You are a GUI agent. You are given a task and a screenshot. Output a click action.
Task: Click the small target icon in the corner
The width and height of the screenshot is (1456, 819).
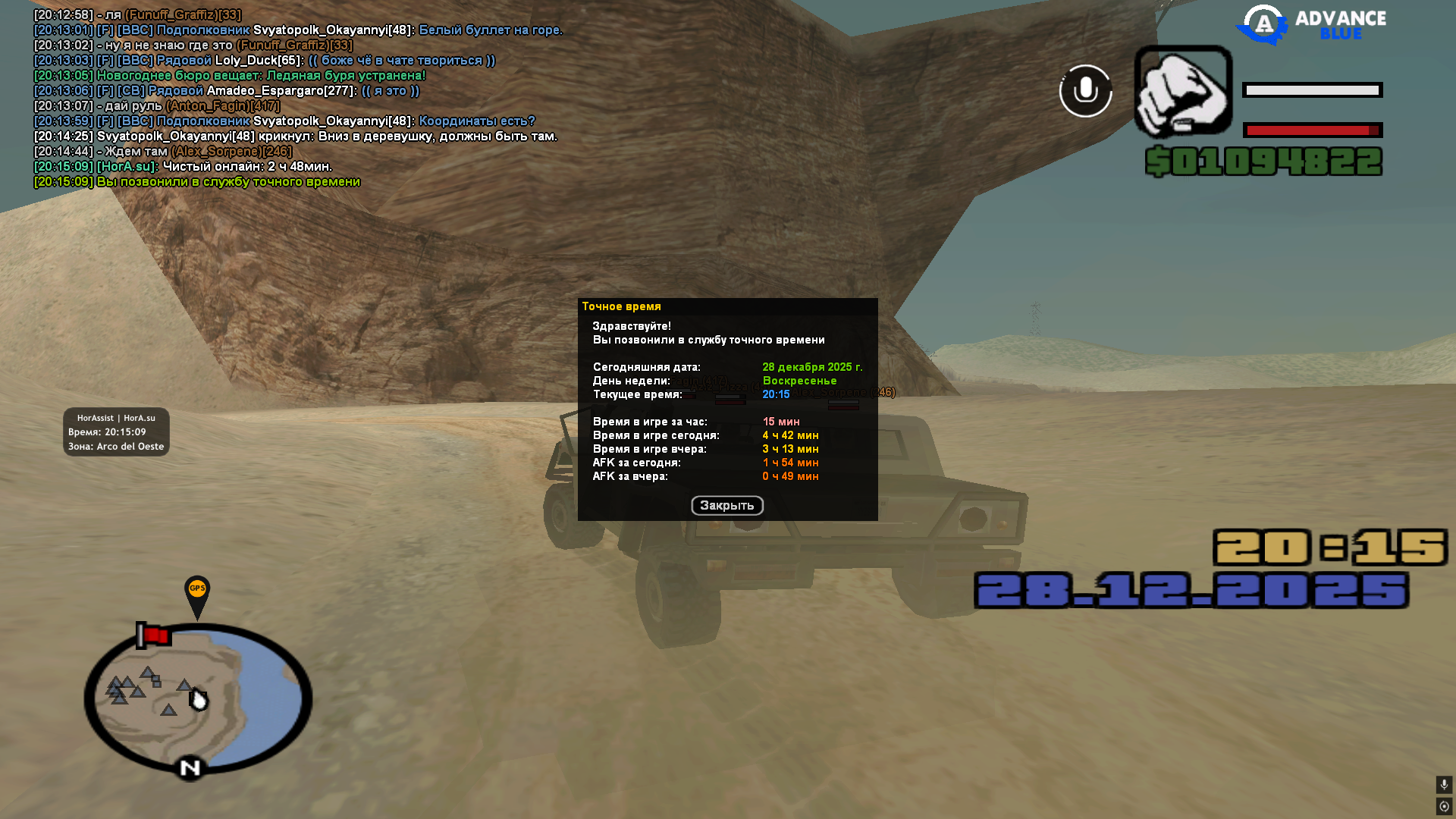click(1444, 806)
